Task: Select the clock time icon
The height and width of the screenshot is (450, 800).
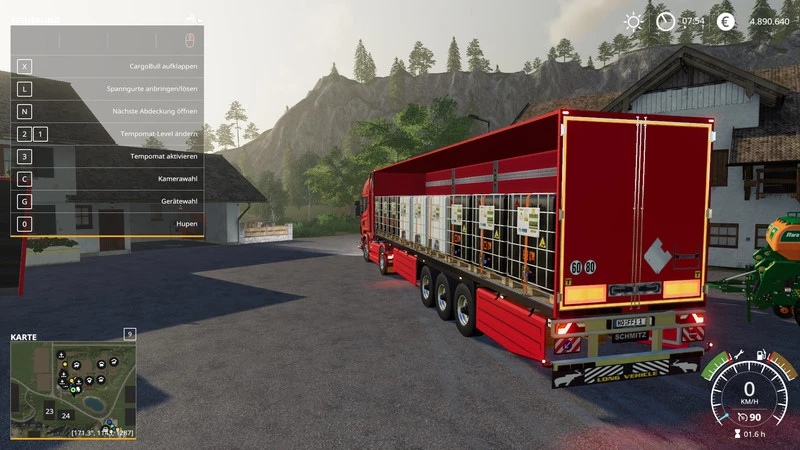Action: point(665,21)
